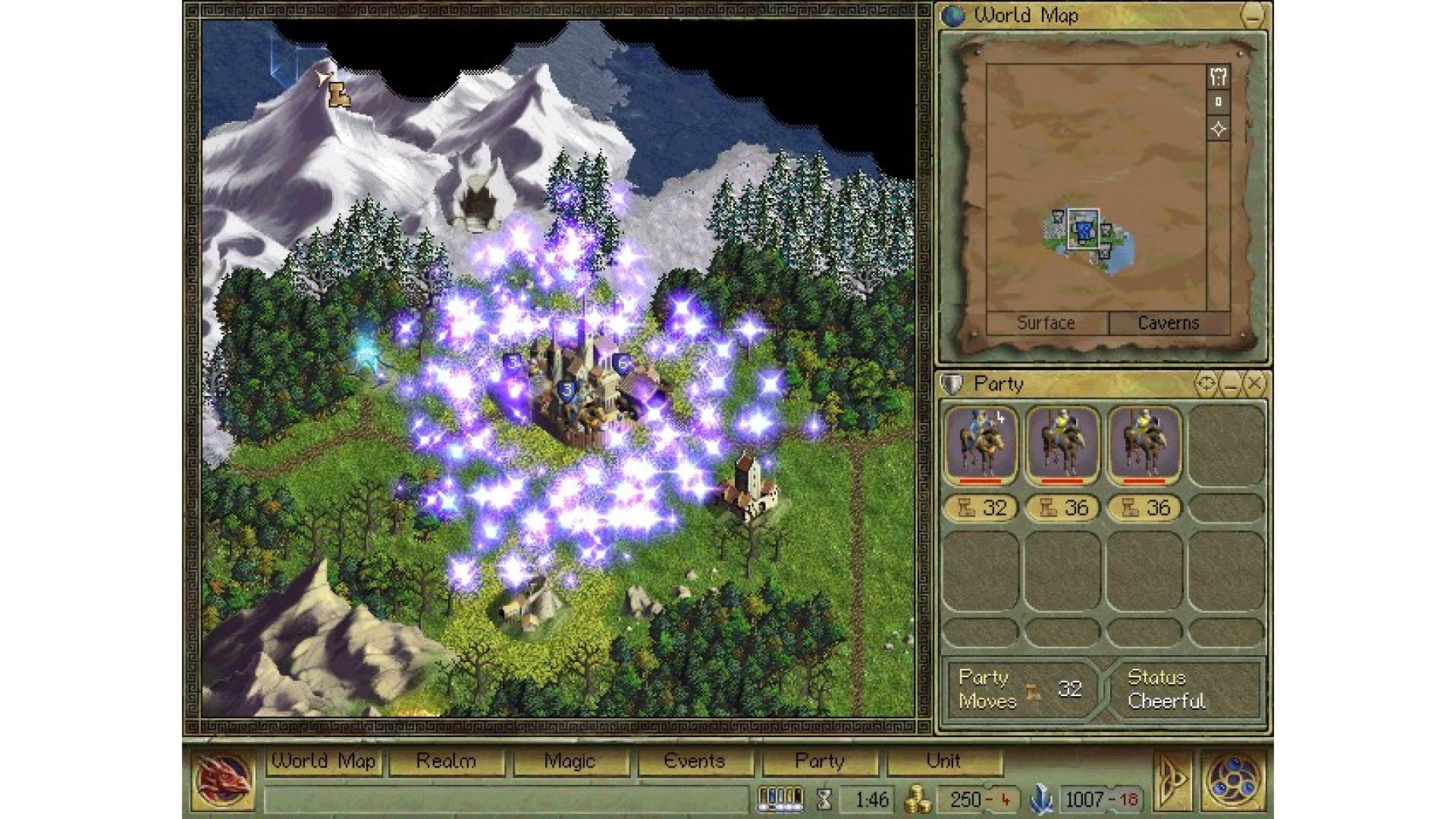Click the gold arrow next-party button
The height and width of the screenshot is (819, 1456).
(x=1171, y=780)
